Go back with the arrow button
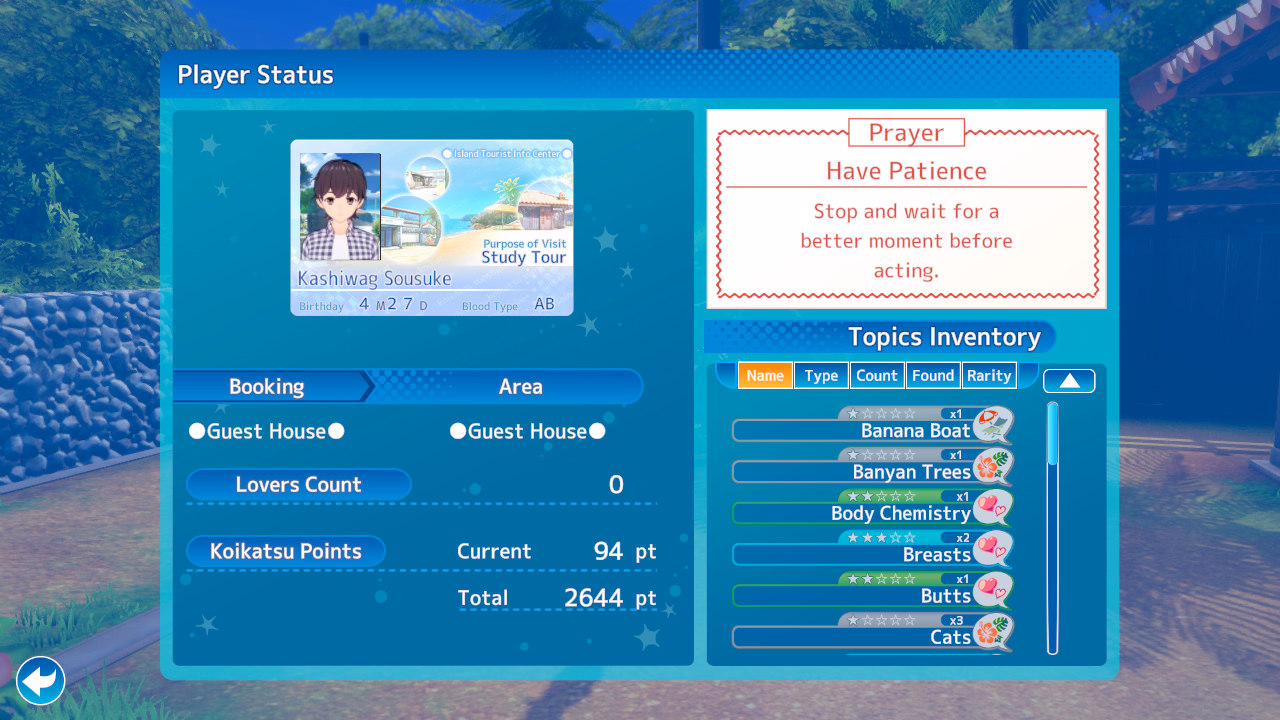This screenshot has width=1280, height=720. [41, 681]
